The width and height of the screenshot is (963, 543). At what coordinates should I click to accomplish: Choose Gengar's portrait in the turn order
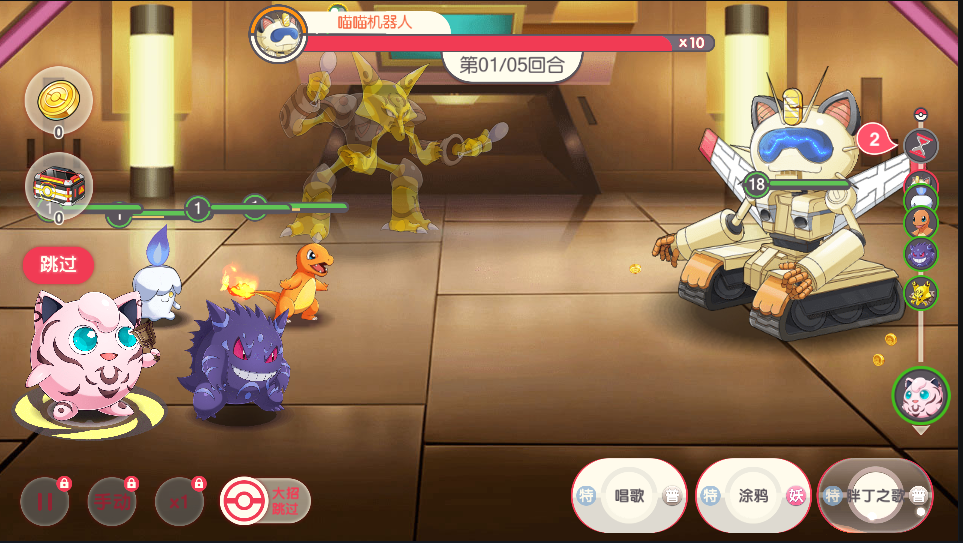click(921, 256)
